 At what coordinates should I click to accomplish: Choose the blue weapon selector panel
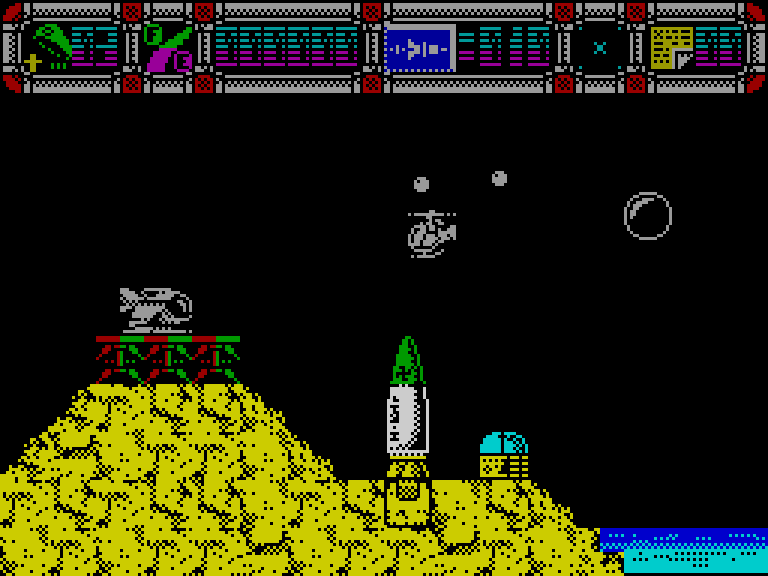[x=420, y=48]
